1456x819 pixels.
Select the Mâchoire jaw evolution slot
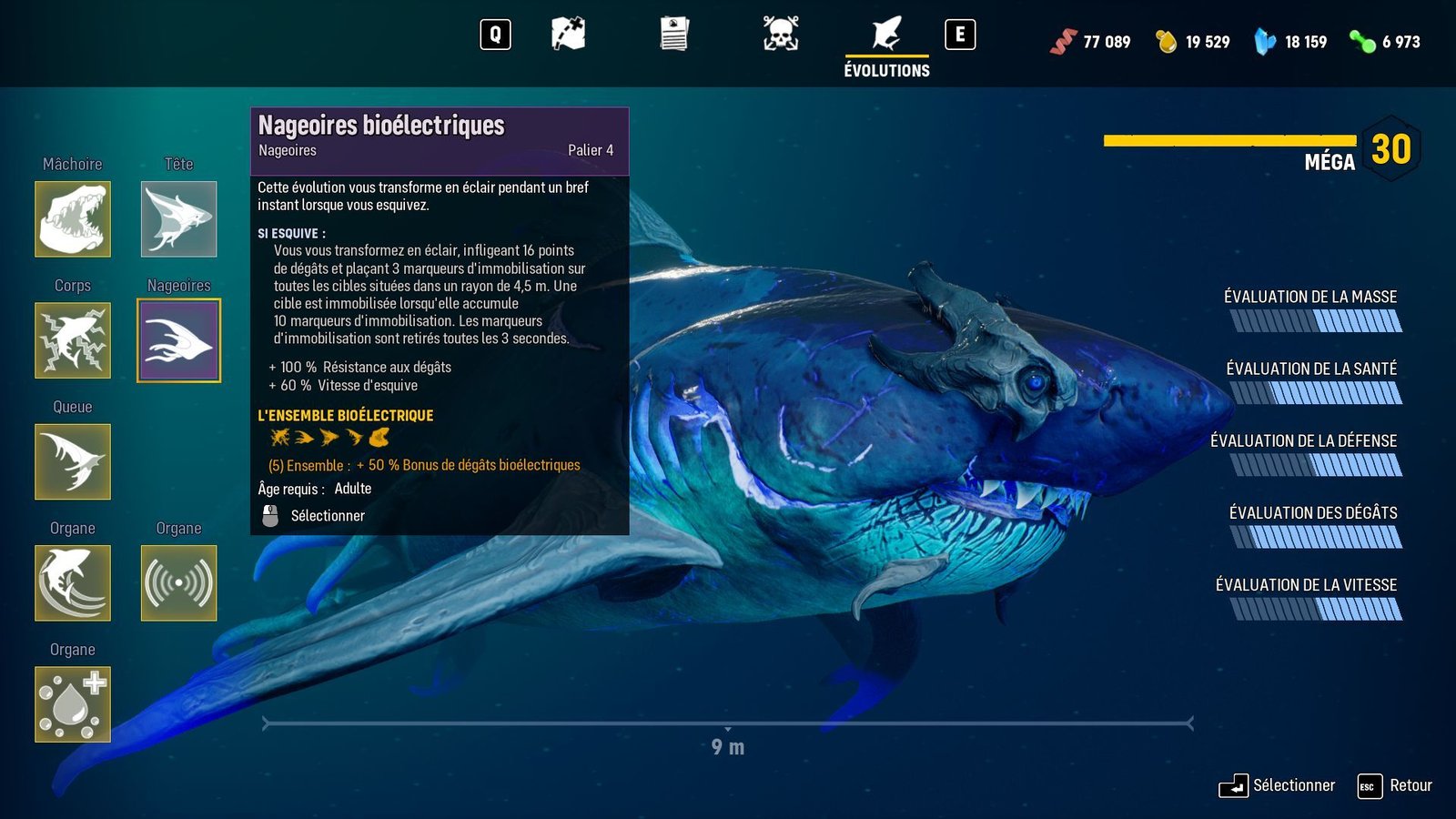point(73,218)
